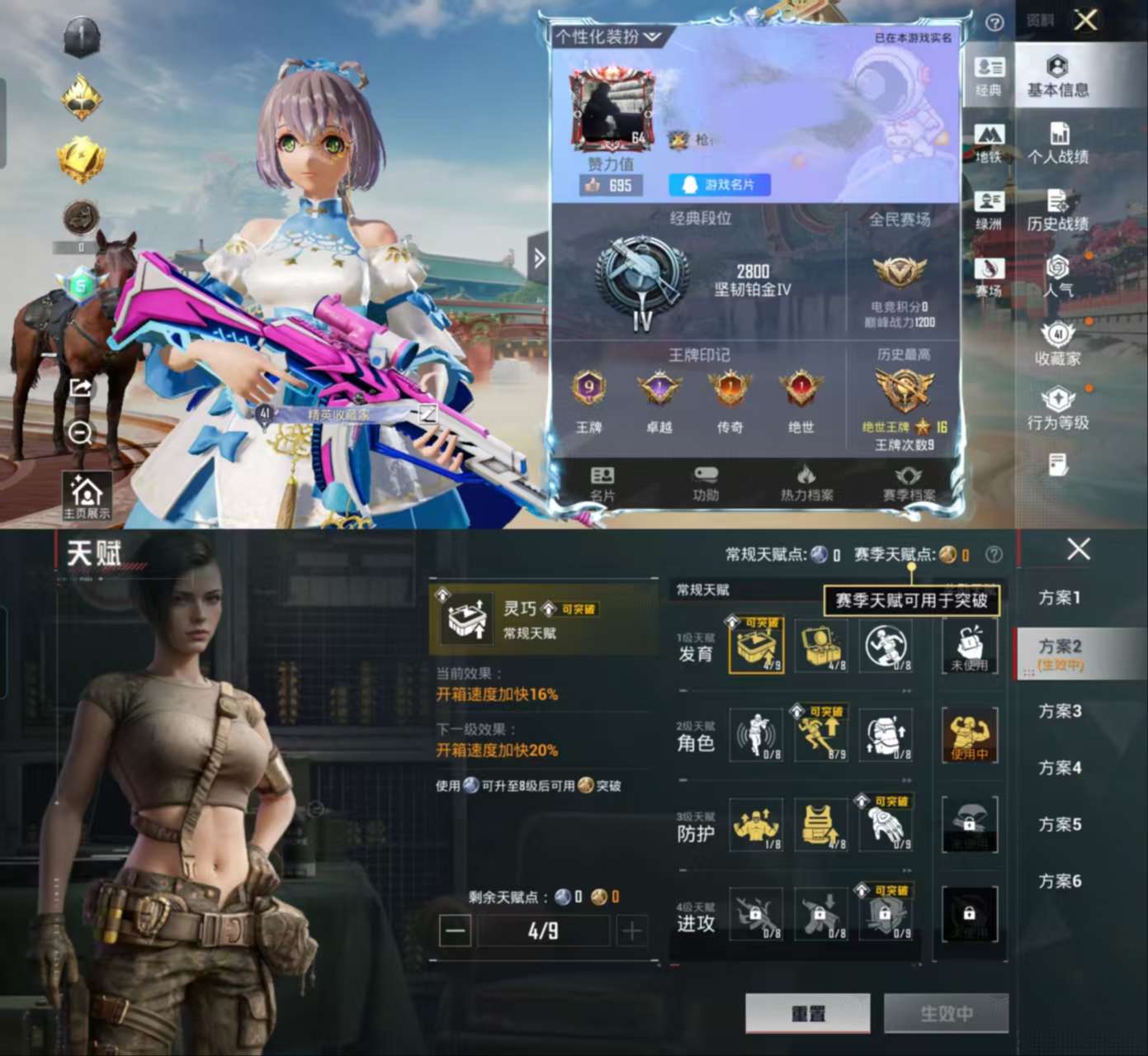Screen dimensions: 1148x1056
Task: Close the profile panel
Action: 1085,20
